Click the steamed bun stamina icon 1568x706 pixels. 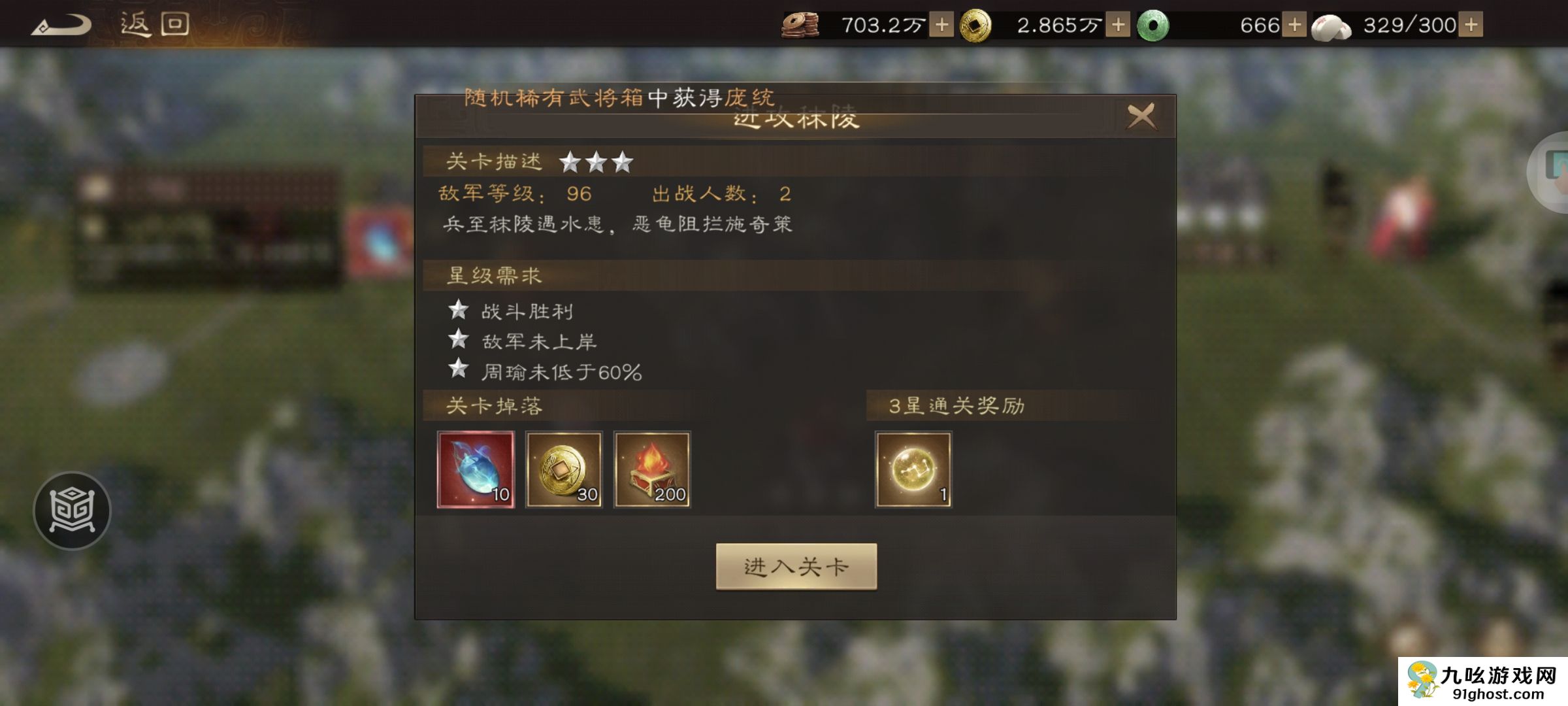click(1334, 25)
